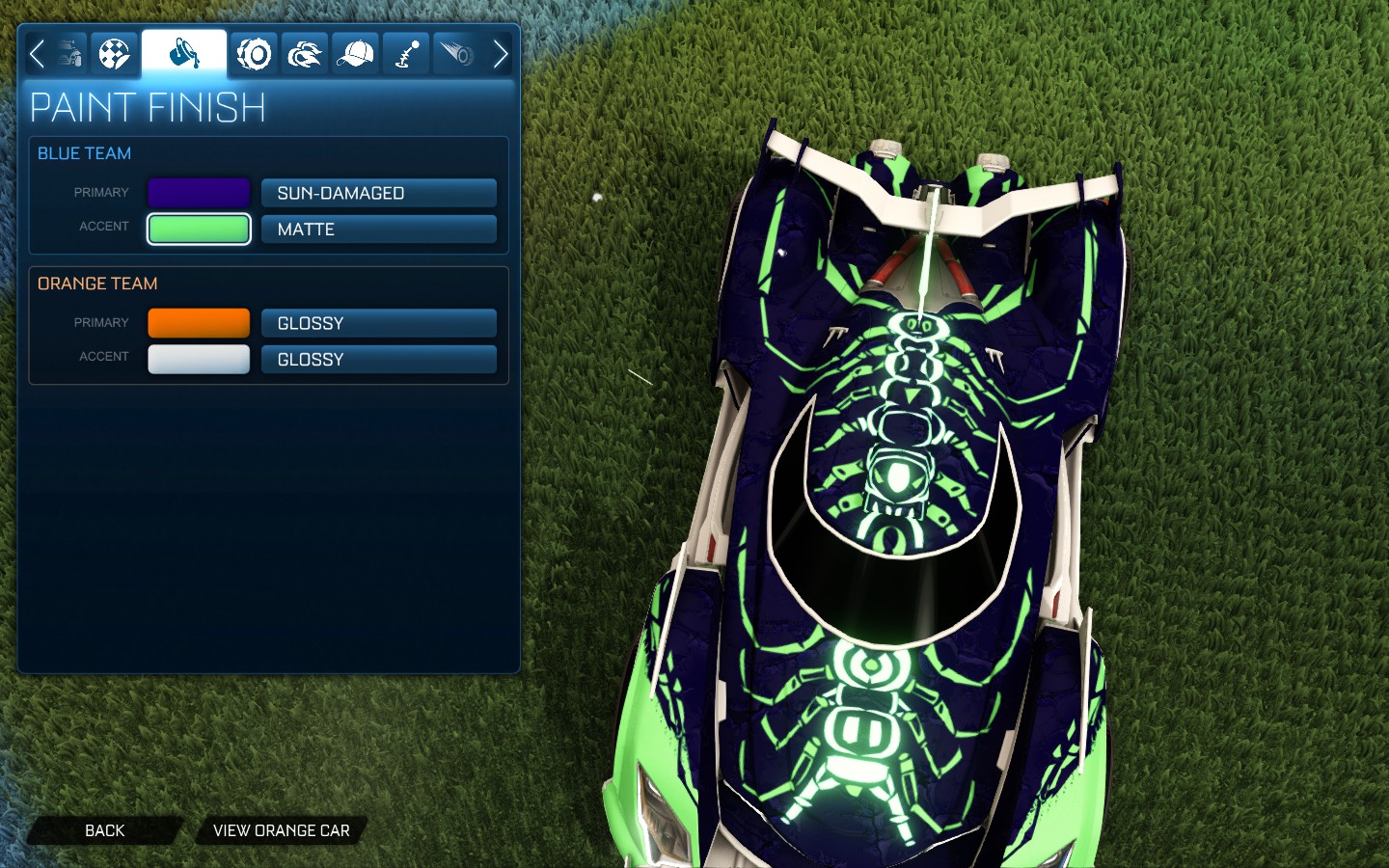Switch to the checkered decal tab
Screen dimensions: 1389x868
[x=115, y=53]
